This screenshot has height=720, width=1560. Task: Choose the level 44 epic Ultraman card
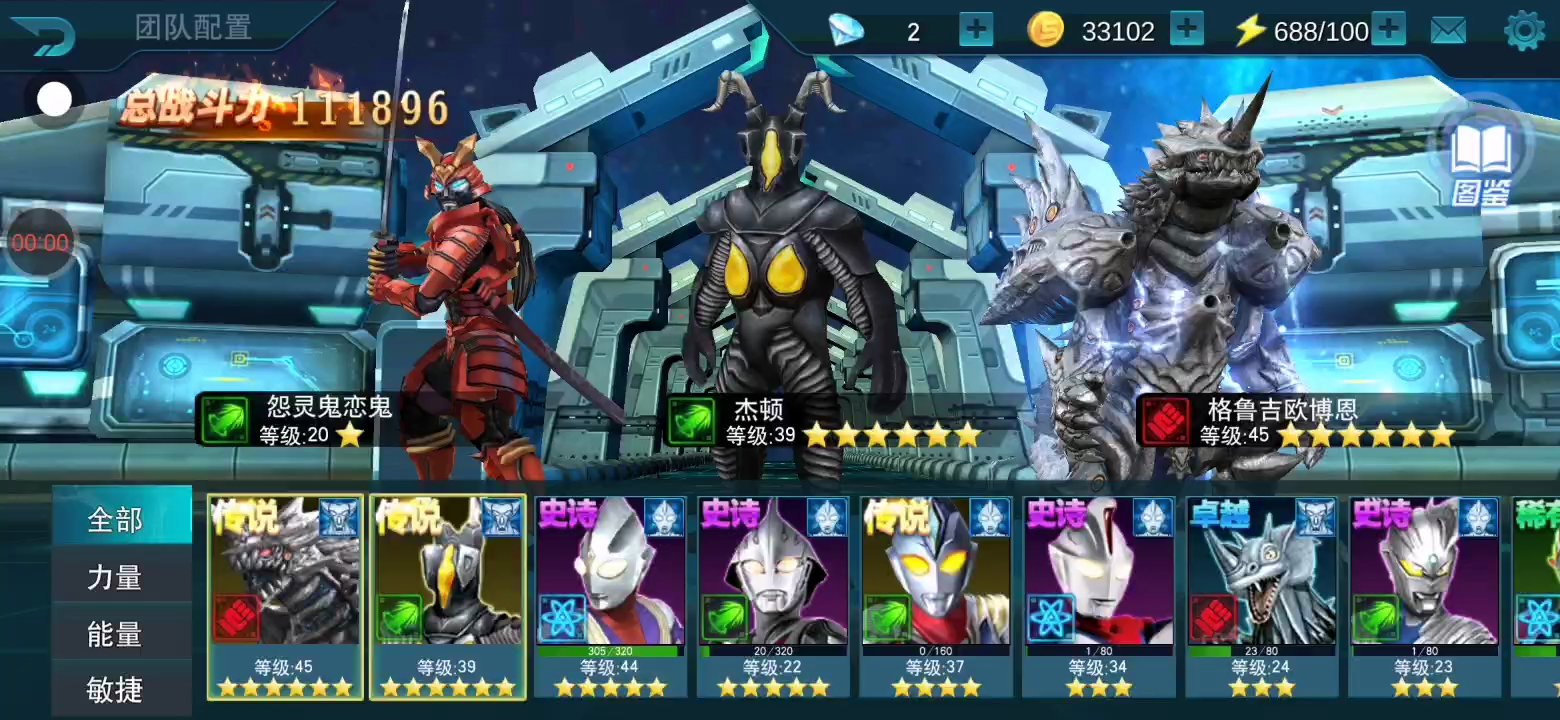[x=610, y=596]
